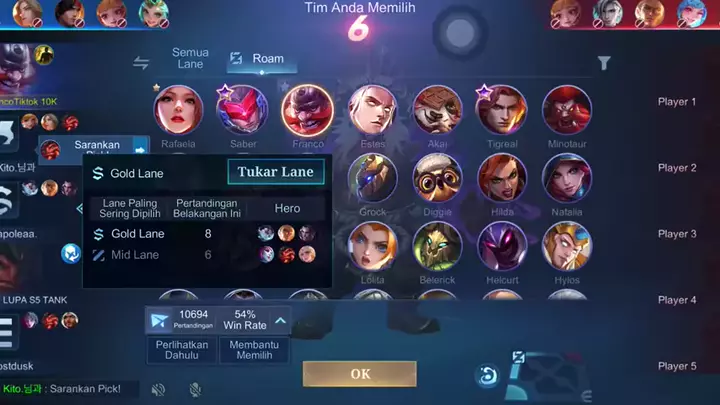Click the Tukar Lane button
Viewport: 720px width, 405px height.
click(276, 172)
